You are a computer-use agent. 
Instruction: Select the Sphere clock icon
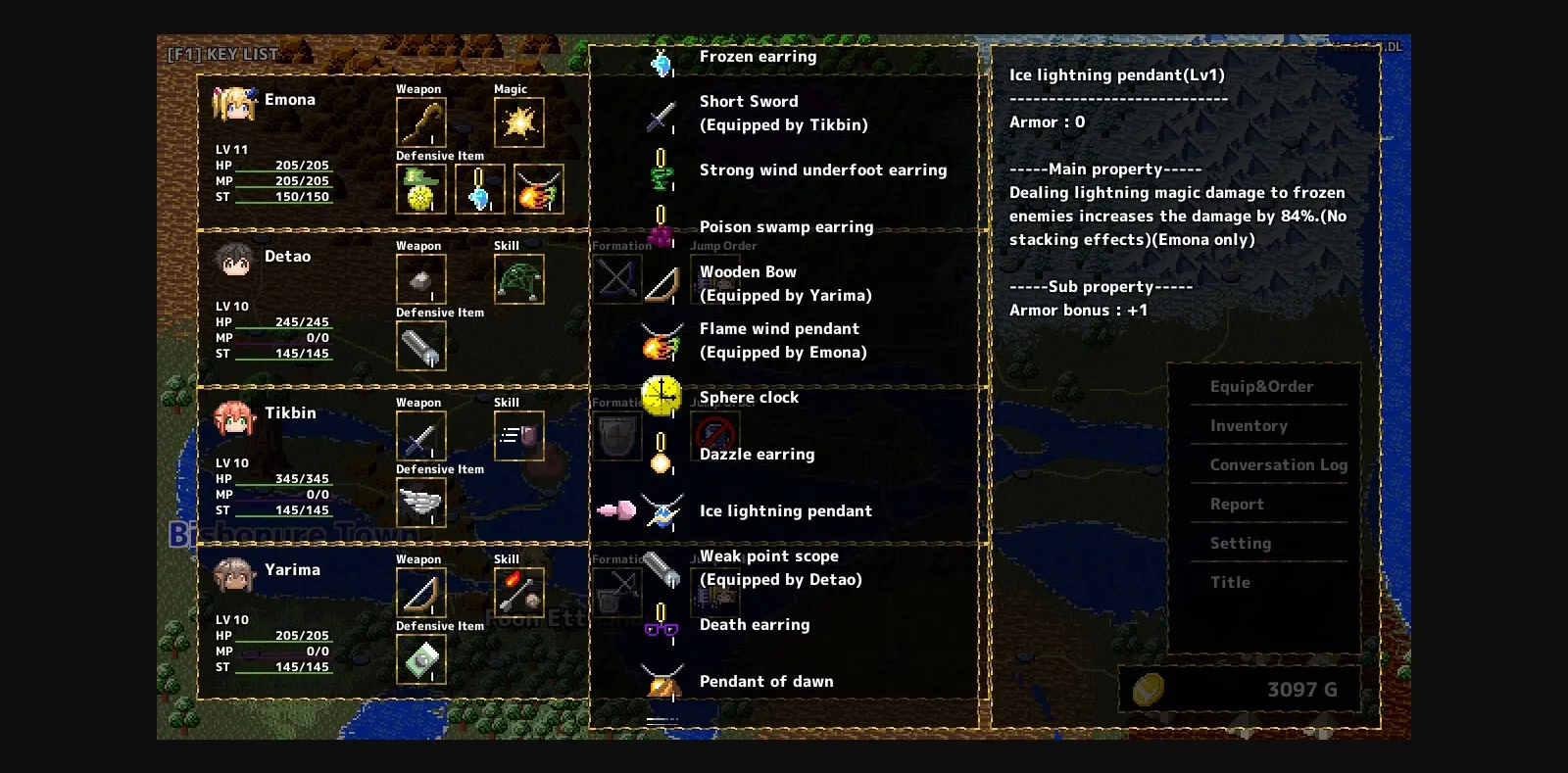pos(662,396)
